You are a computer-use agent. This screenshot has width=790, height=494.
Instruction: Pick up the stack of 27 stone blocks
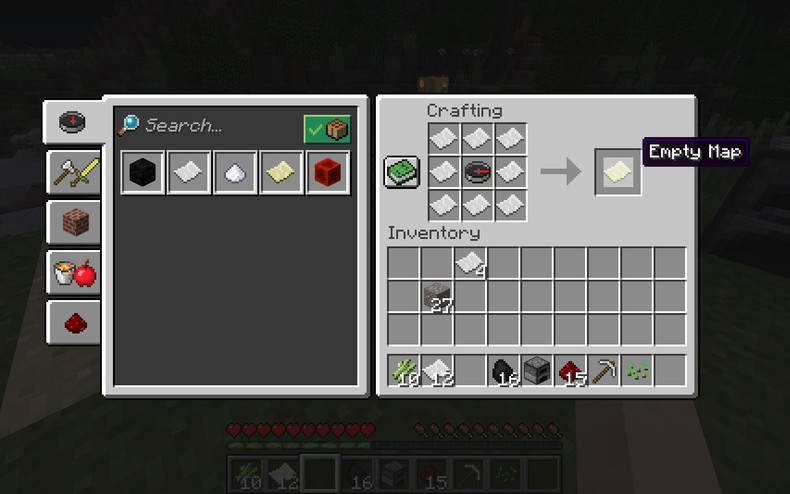click(x=437, y=297)
